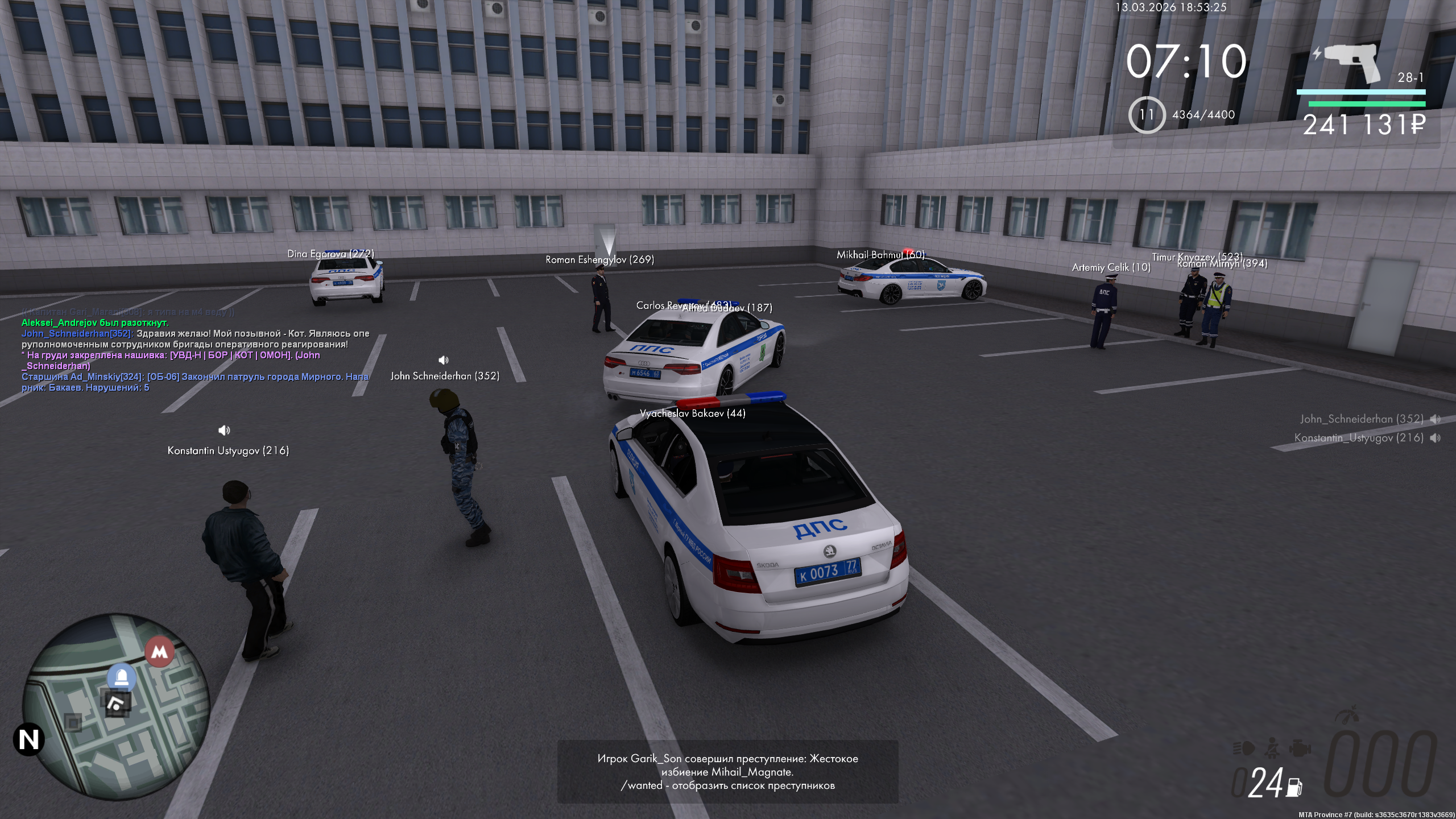Select the red metro marker on minimap
1456x819 pixels.
(x=160, y=652)
